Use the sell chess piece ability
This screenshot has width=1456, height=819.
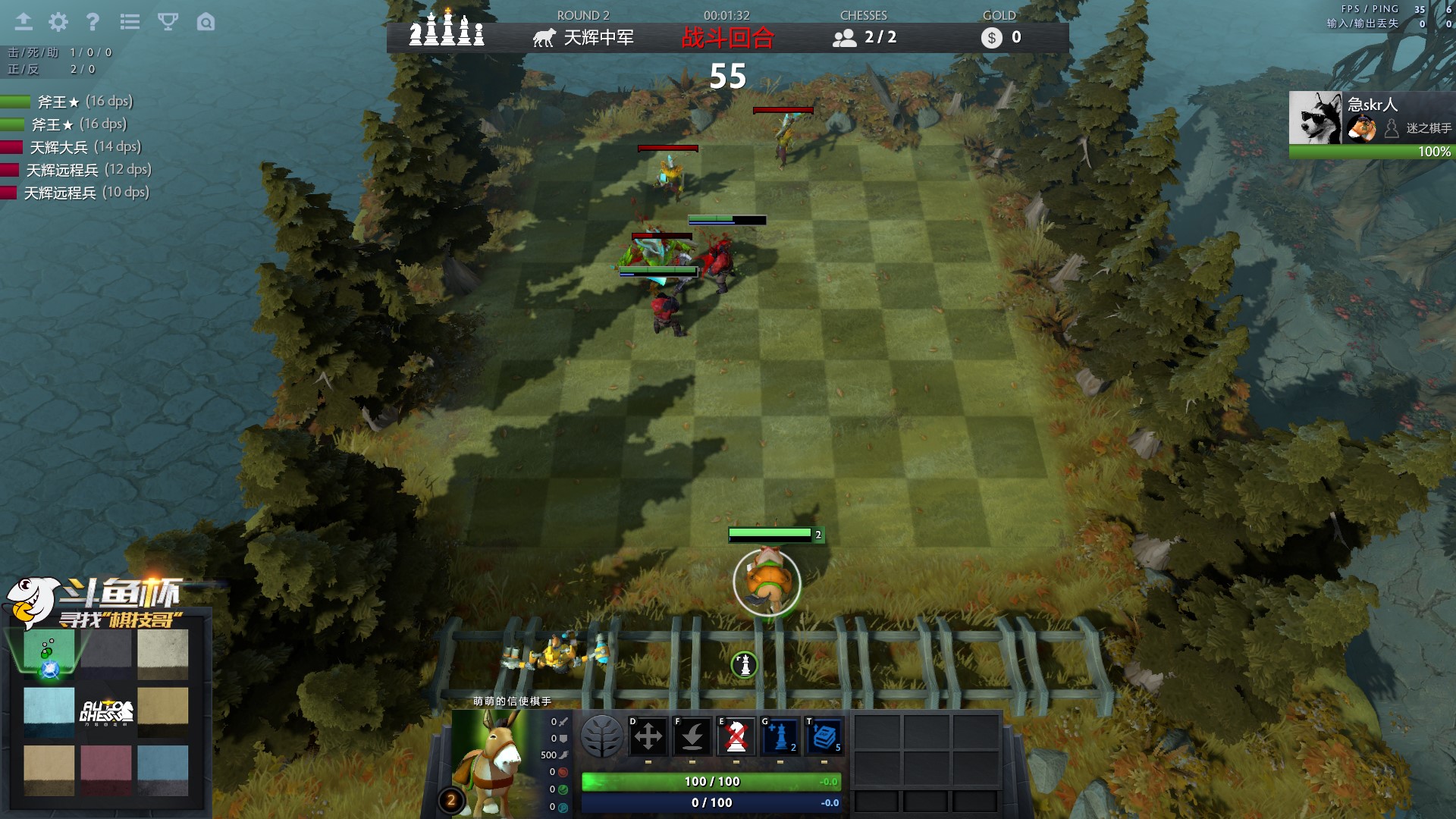[736, 736]
